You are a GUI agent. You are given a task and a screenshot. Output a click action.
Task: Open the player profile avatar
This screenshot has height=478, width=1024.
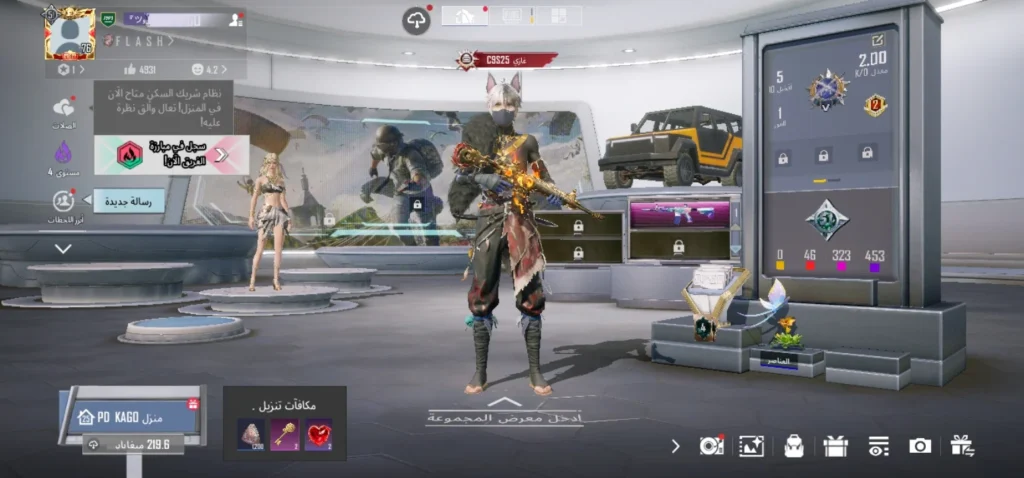[69, 33]
